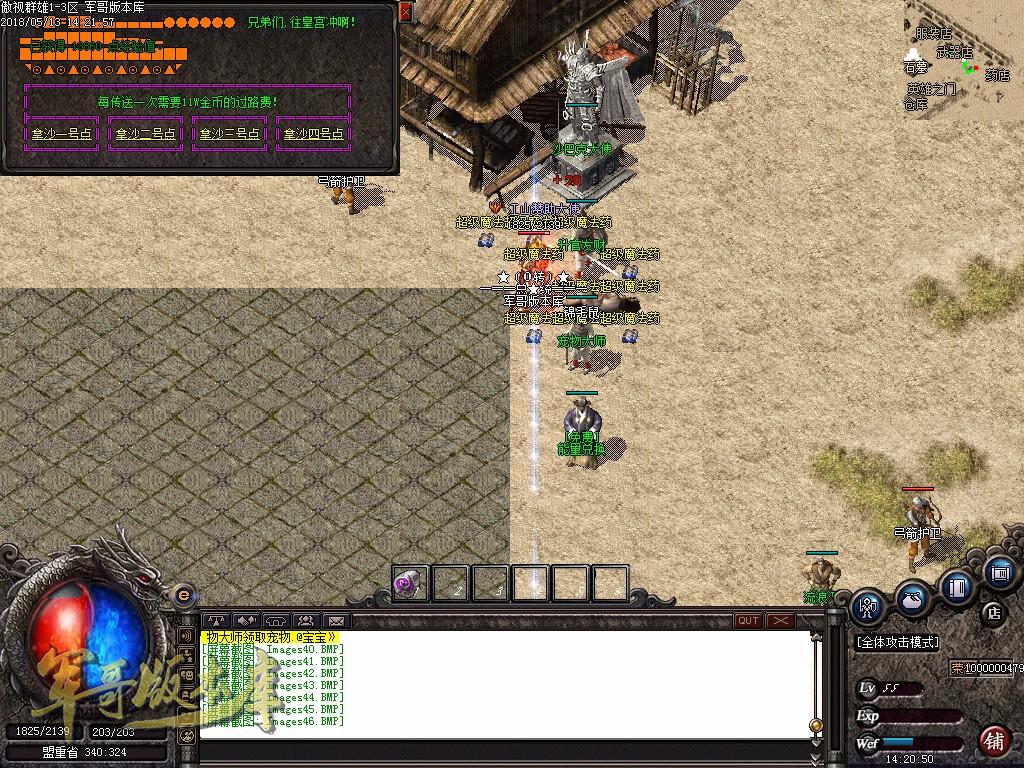
Task: Open the bag inventory
Action: pos(912,599)
